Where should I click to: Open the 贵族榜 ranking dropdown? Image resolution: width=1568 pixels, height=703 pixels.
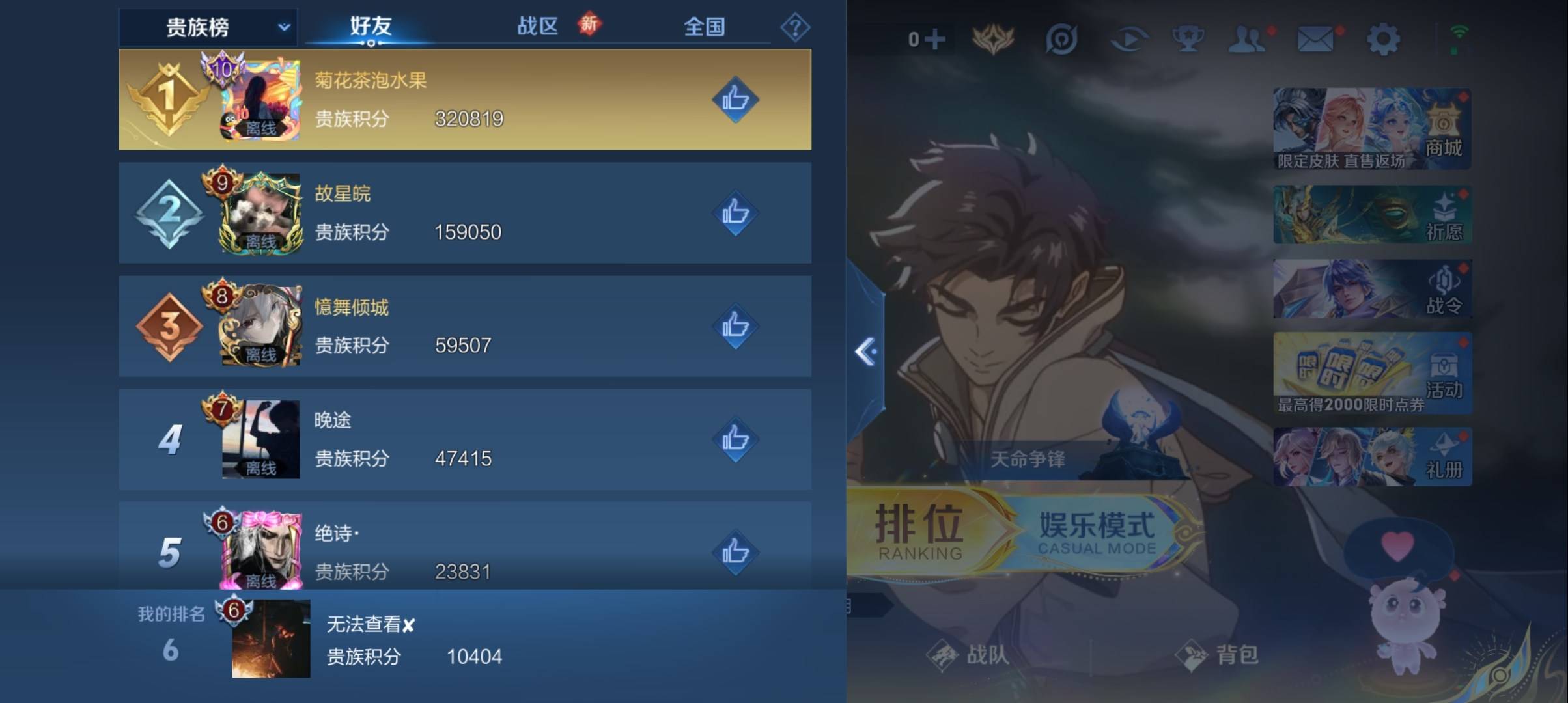[x=210, y=28]
